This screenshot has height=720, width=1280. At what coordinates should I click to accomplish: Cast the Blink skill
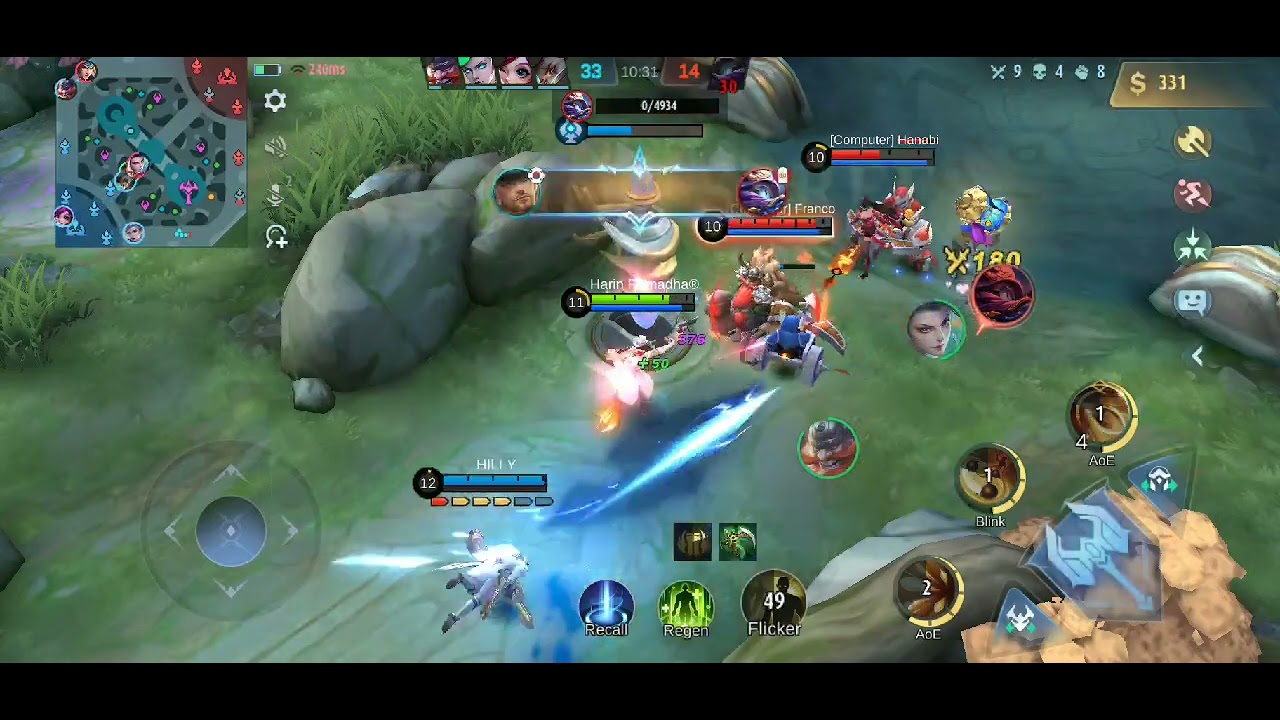pyautogui.click(x=990, y=480)
